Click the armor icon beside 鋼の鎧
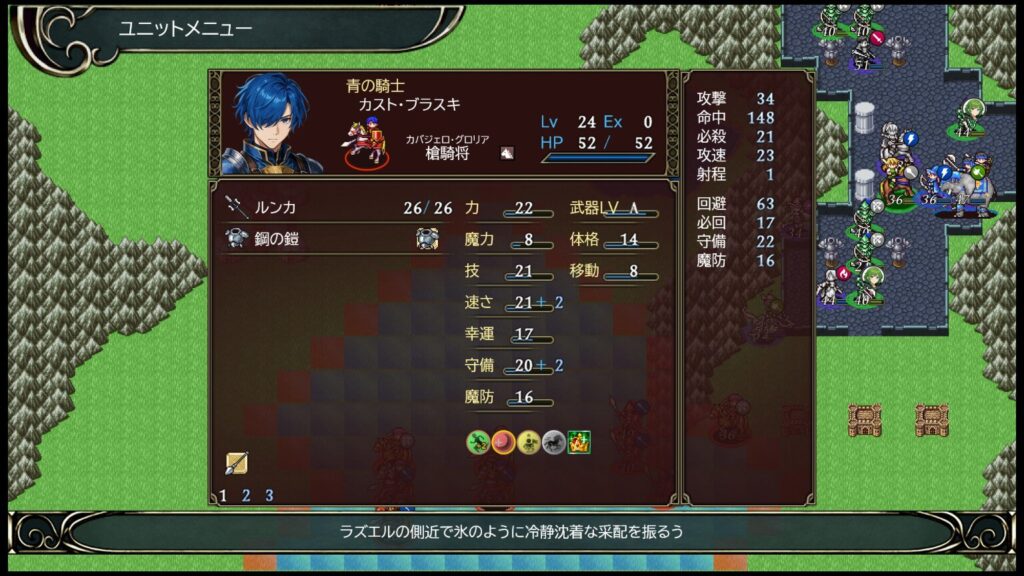This screenshot has height=576, width=1024. (427, 238)
